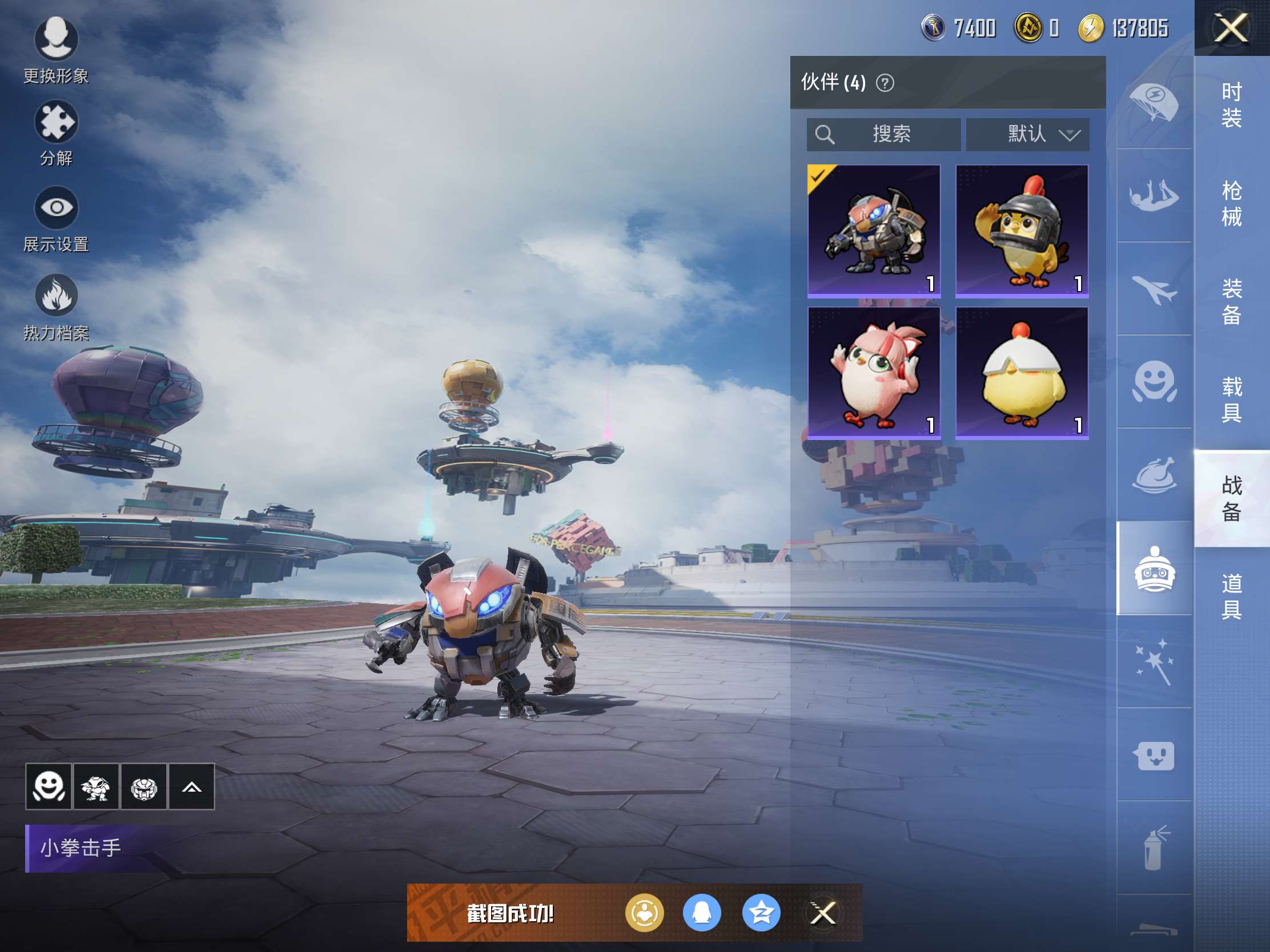Share the screenshot via the QQ penguin icon
This screenshot has height=952, width=1270.
click(702, 913)
